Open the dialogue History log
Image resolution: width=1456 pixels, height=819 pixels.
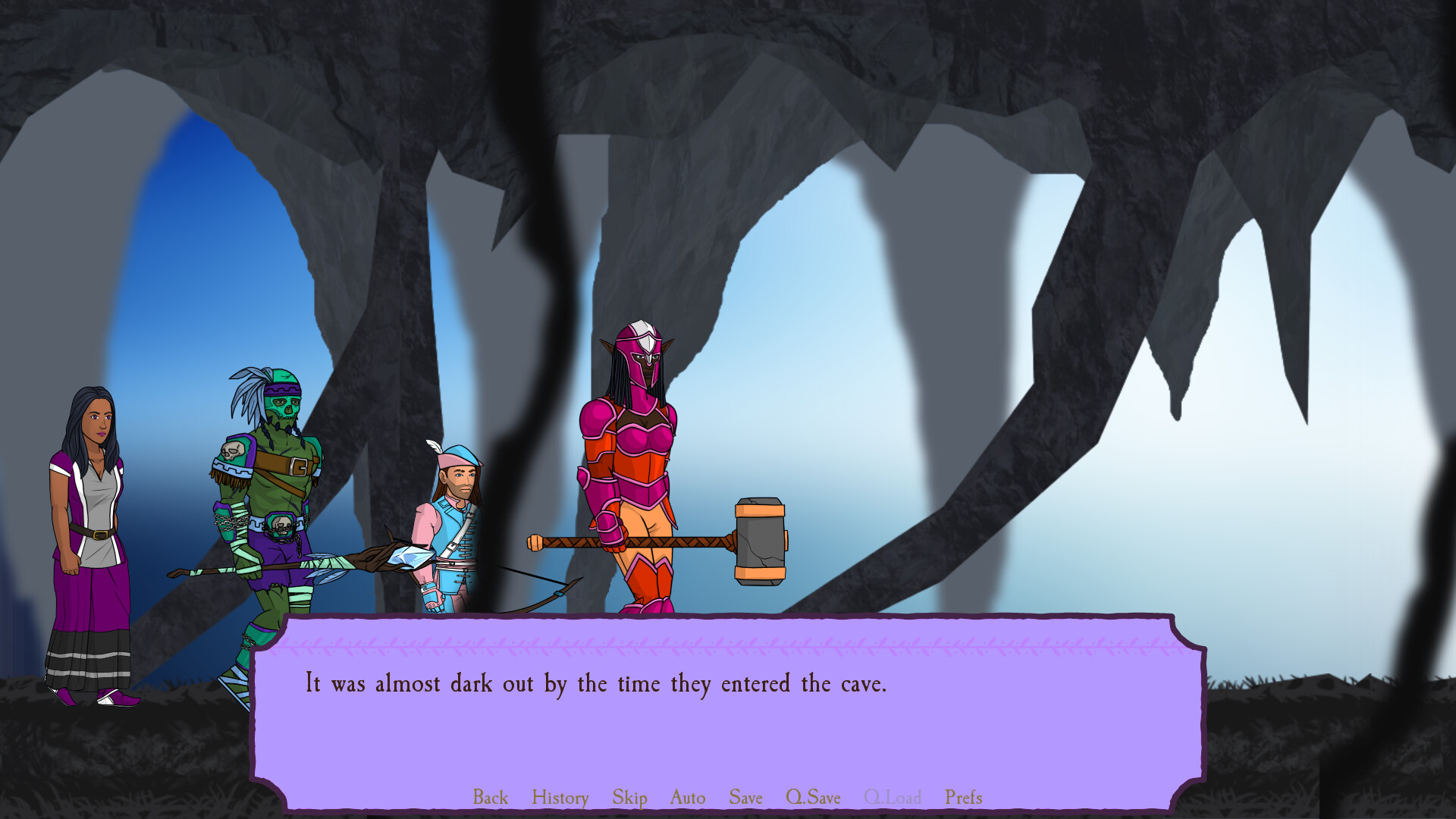(x=560, y=797)
